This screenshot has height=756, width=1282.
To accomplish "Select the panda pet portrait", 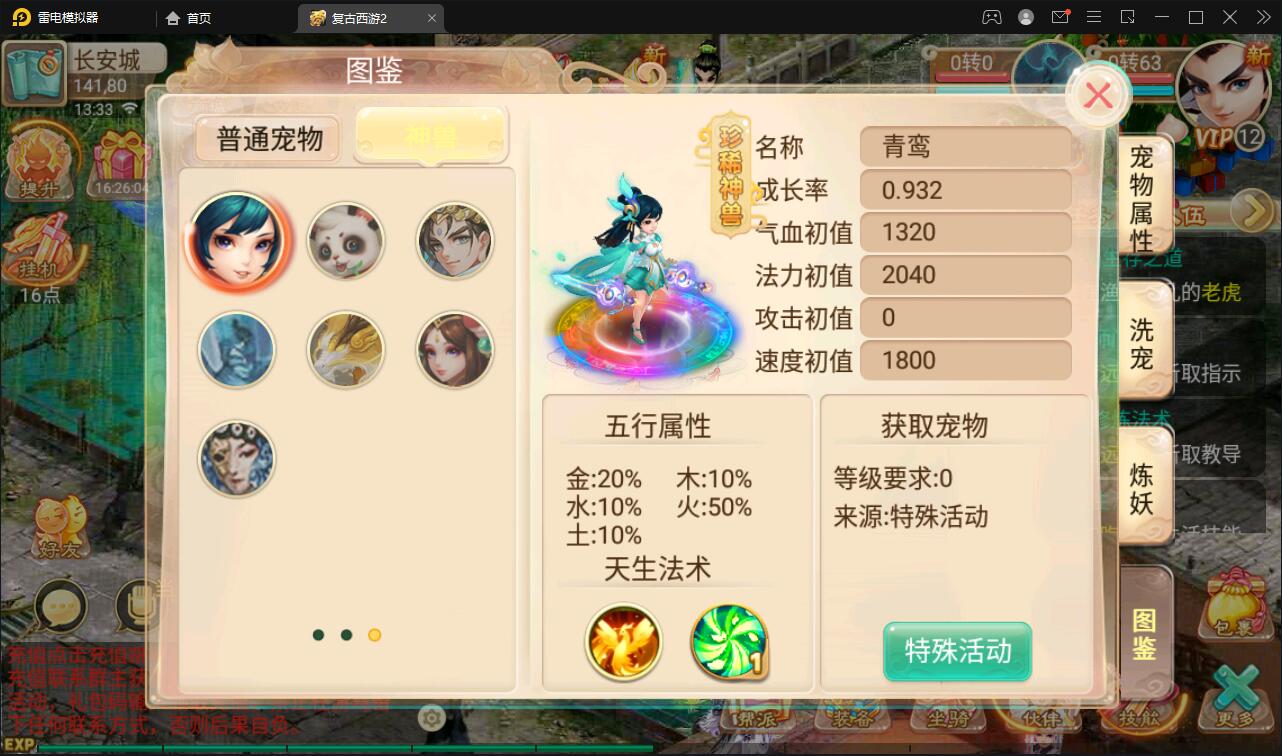I will coord(345,240).
